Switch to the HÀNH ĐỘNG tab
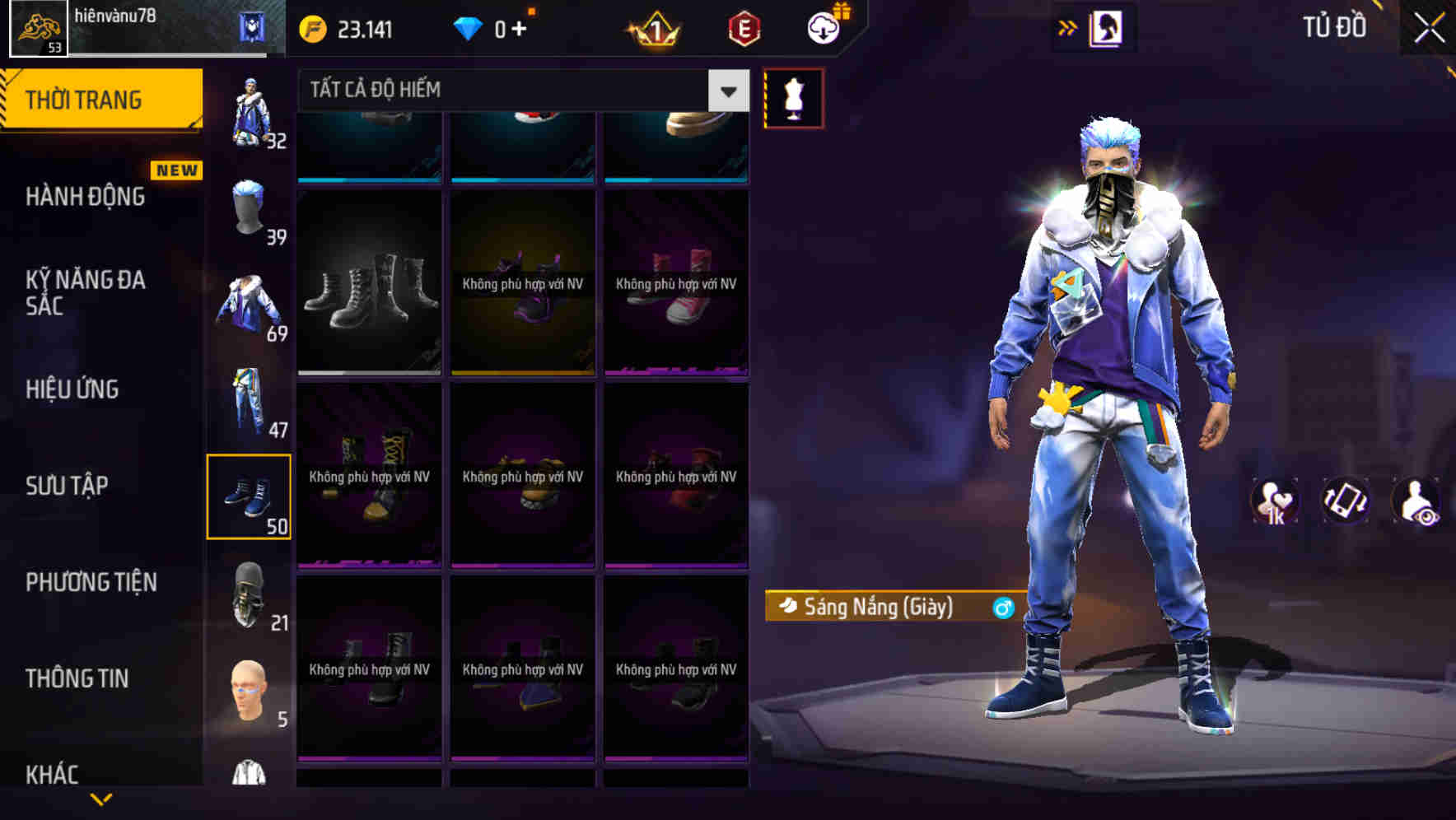This screenshot has width=1456, height=820. pos(84,197)
